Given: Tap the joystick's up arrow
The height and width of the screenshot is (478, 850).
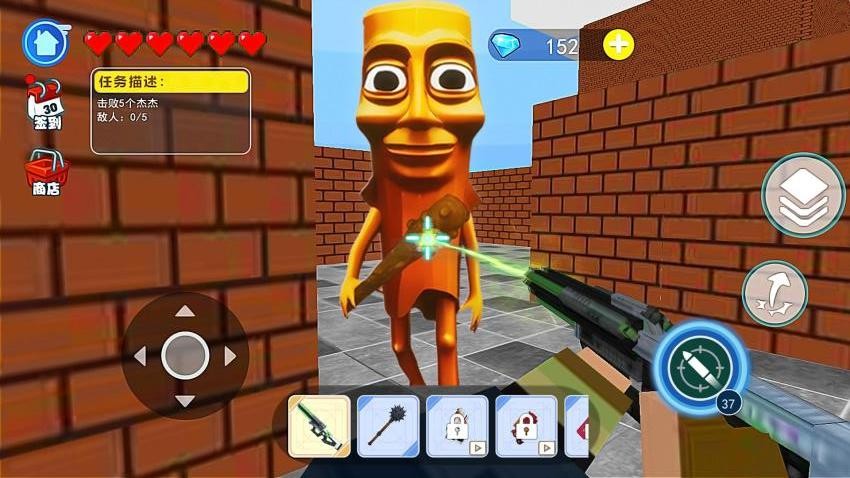Looking at the screenshot, I should [185, 312].
